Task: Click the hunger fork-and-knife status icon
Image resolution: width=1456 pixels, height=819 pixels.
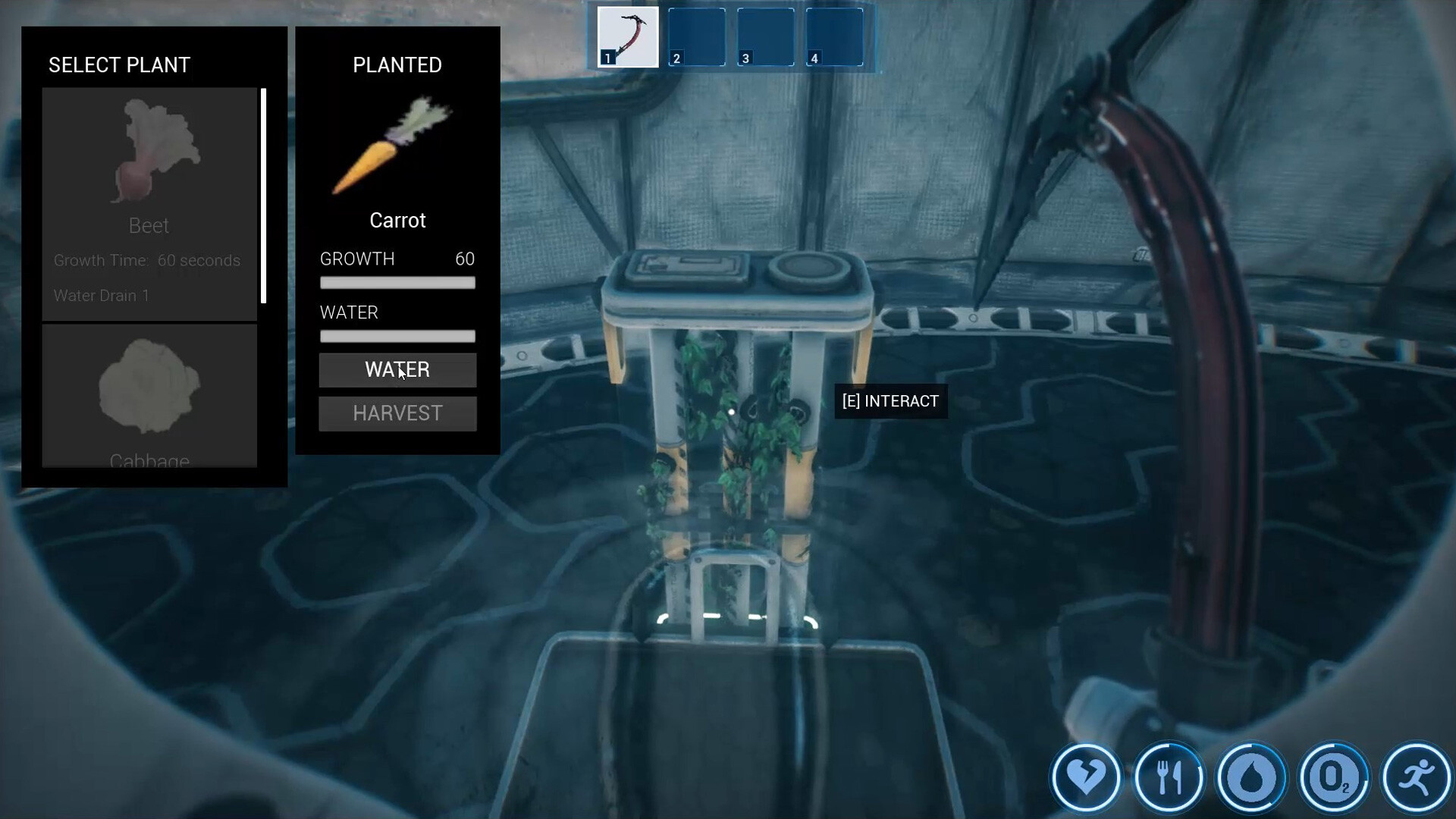Action: pyautogui.click(x=1170, y=777)
